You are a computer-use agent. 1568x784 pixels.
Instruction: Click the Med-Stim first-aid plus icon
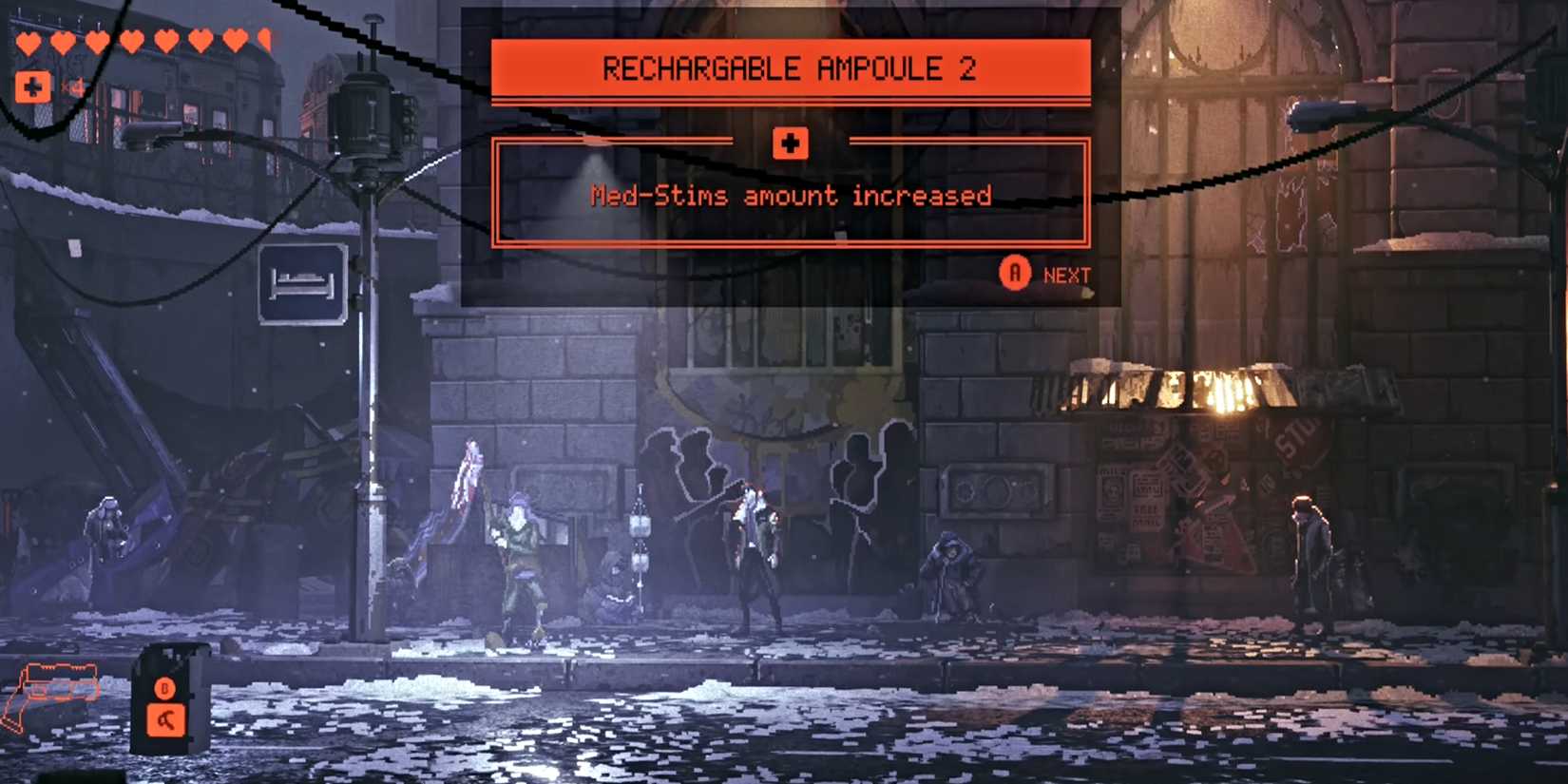pyautogui.click(x=33, y=87)
